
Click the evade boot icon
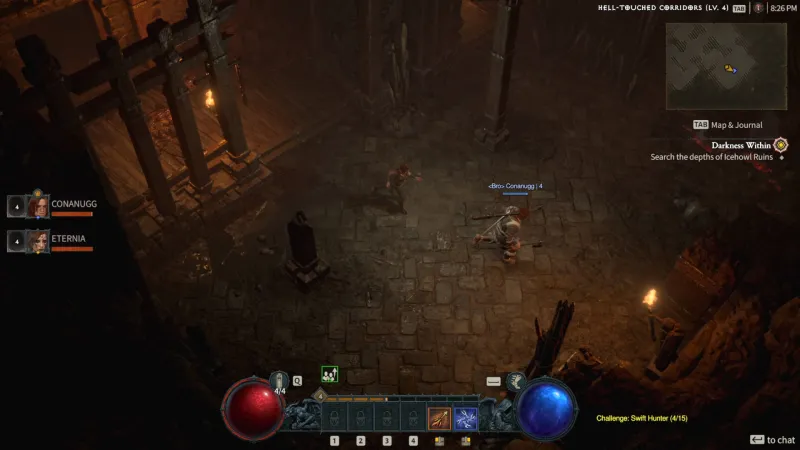click(x=516, y=381)
